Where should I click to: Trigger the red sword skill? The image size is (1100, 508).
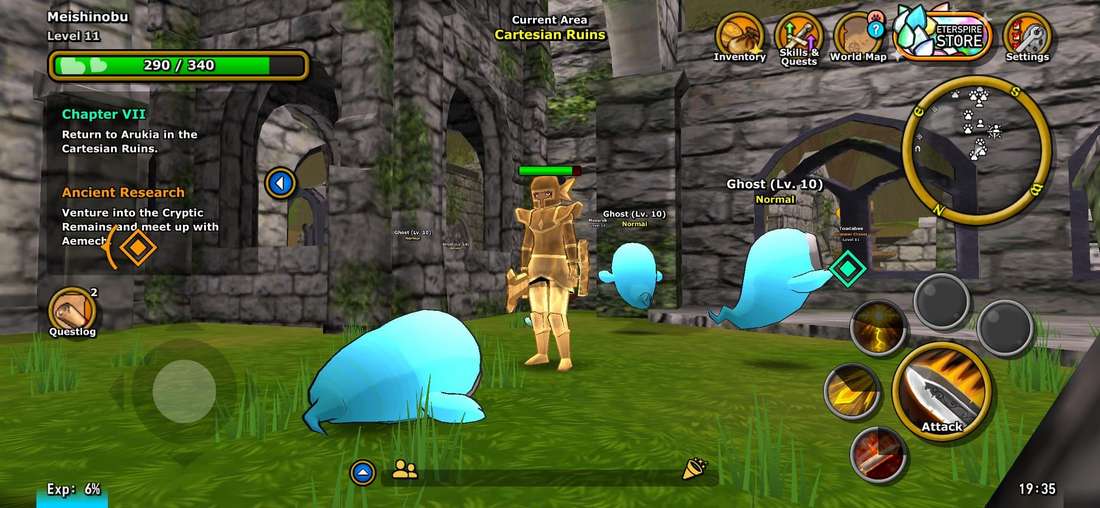coord(878,454)
